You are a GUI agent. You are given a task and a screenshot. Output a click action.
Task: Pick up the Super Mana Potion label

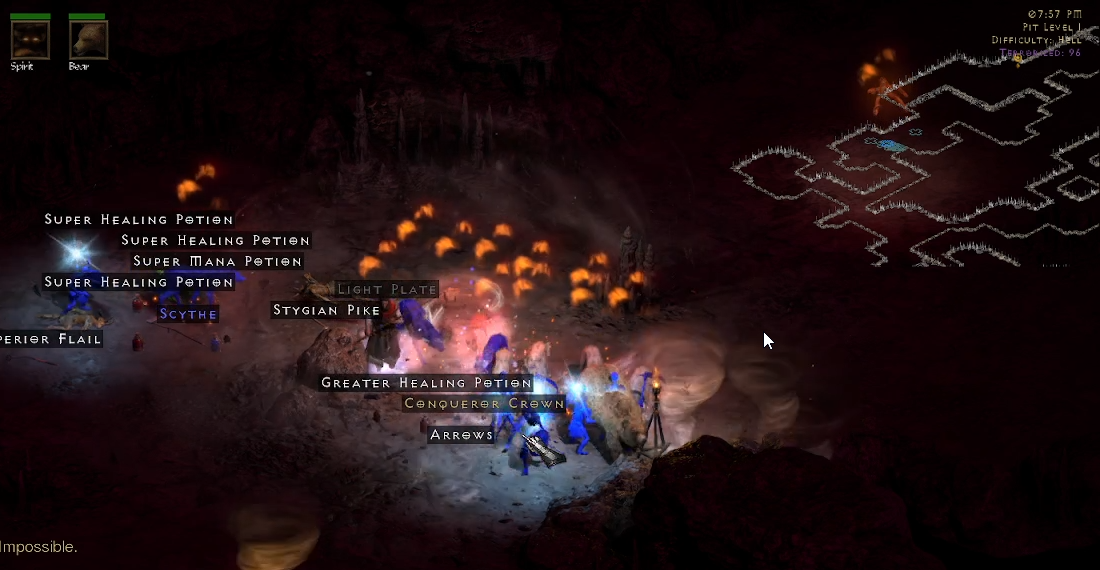coord(217,262)
